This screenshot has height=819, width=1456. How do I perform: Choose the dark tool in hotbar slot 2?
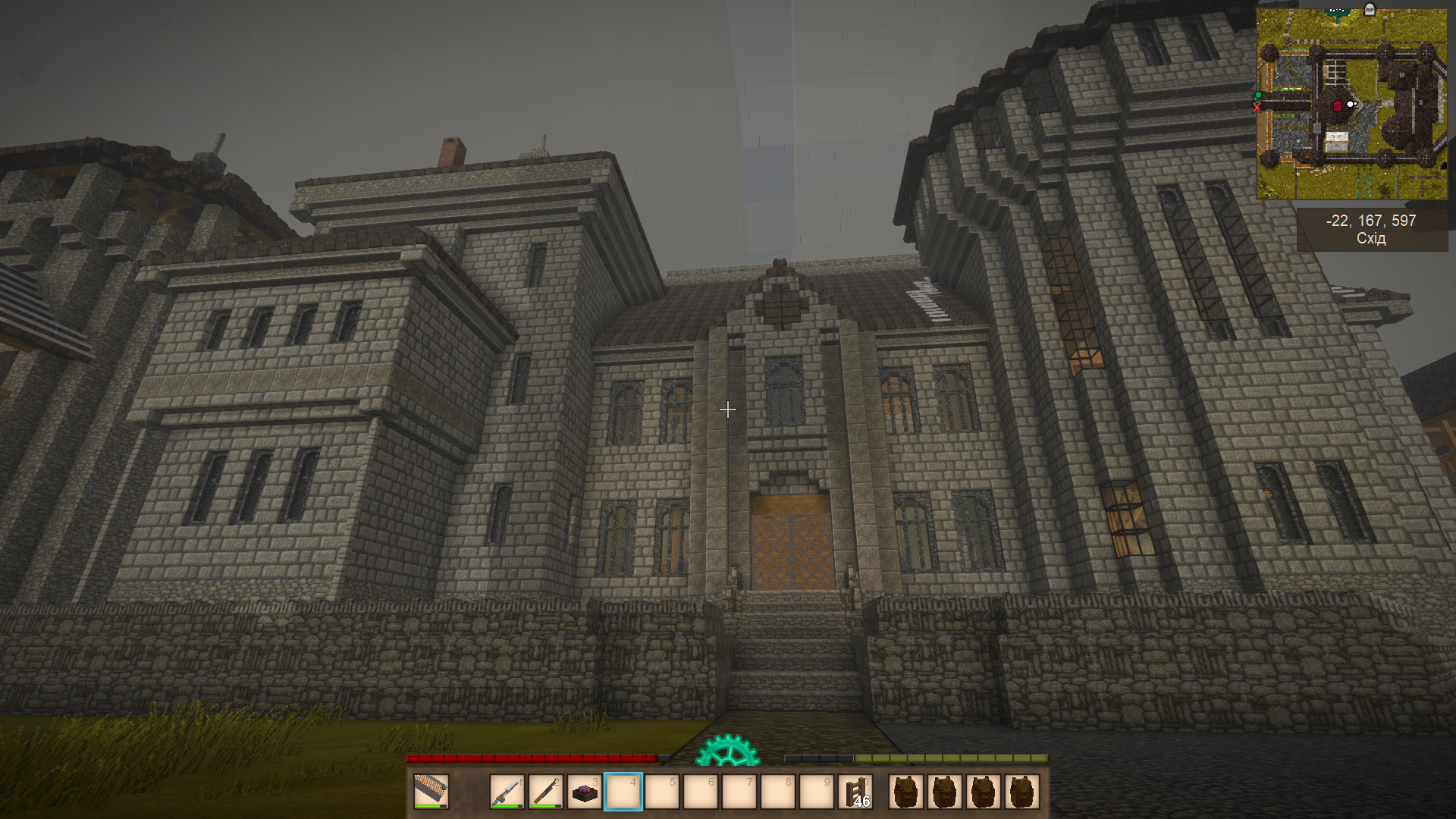click(546, 792)
